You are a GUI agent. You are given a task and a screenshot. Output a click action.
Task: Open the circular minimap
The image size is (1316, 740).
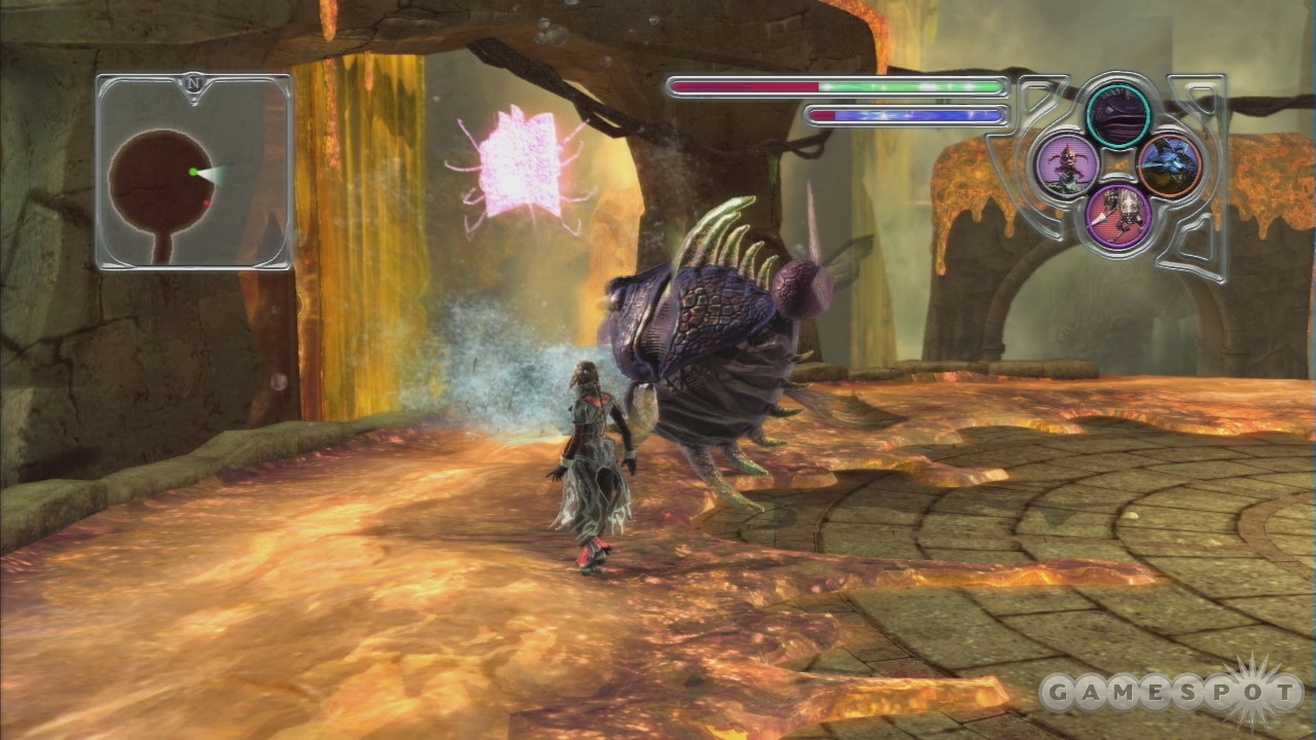(x=160, y=185)
